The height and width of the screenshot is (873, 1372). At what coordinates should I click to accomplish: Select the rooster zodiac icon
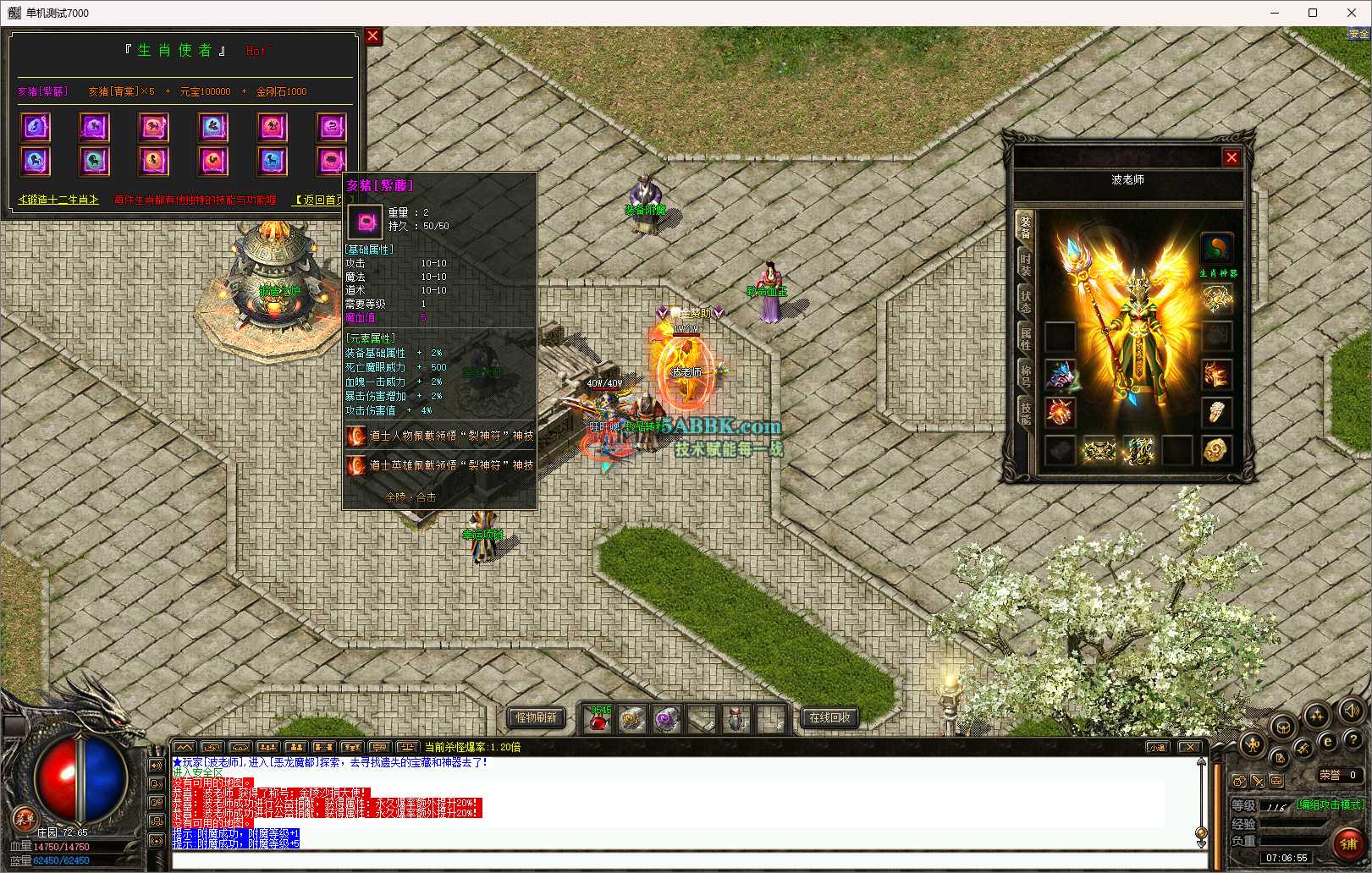point(213,160)
